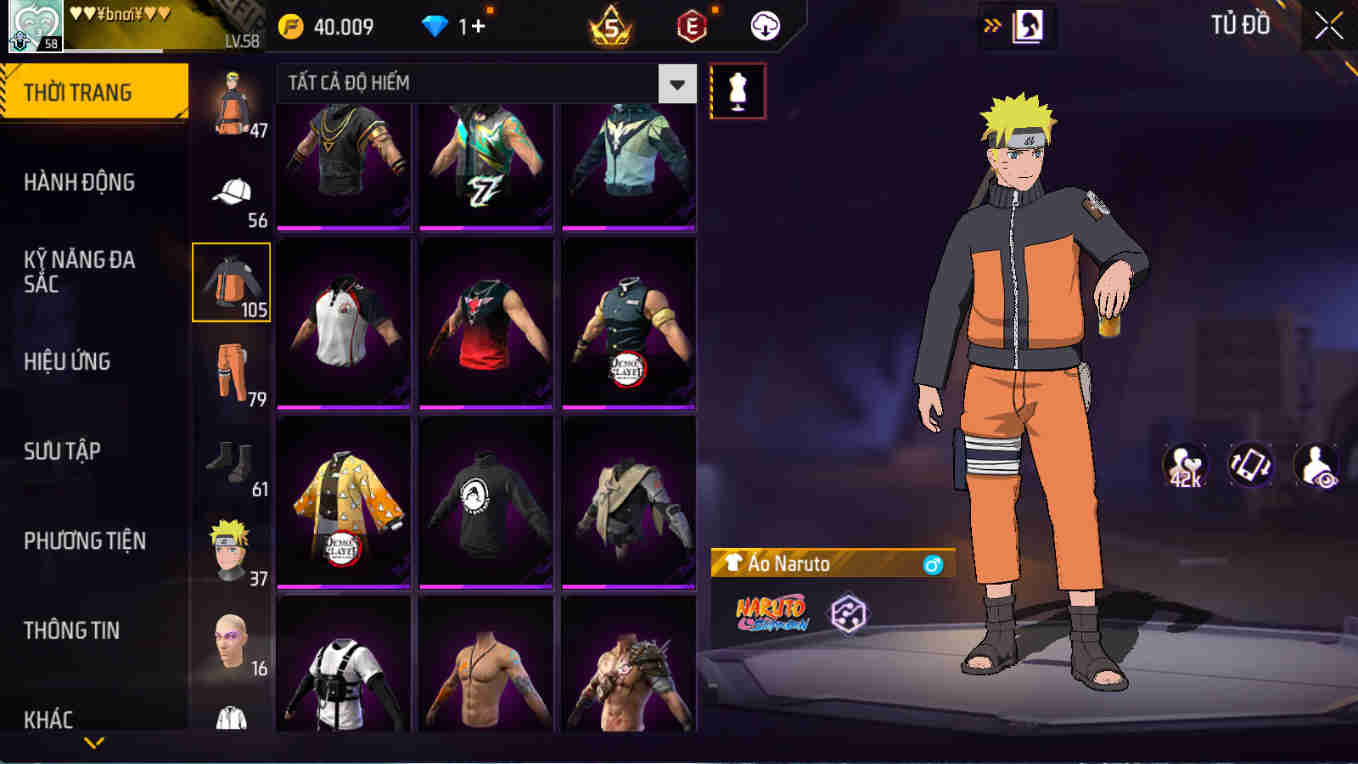Click the 42k likes icon
The width and height of the screenshot is (1358, 764).
tap(1184, 463)
